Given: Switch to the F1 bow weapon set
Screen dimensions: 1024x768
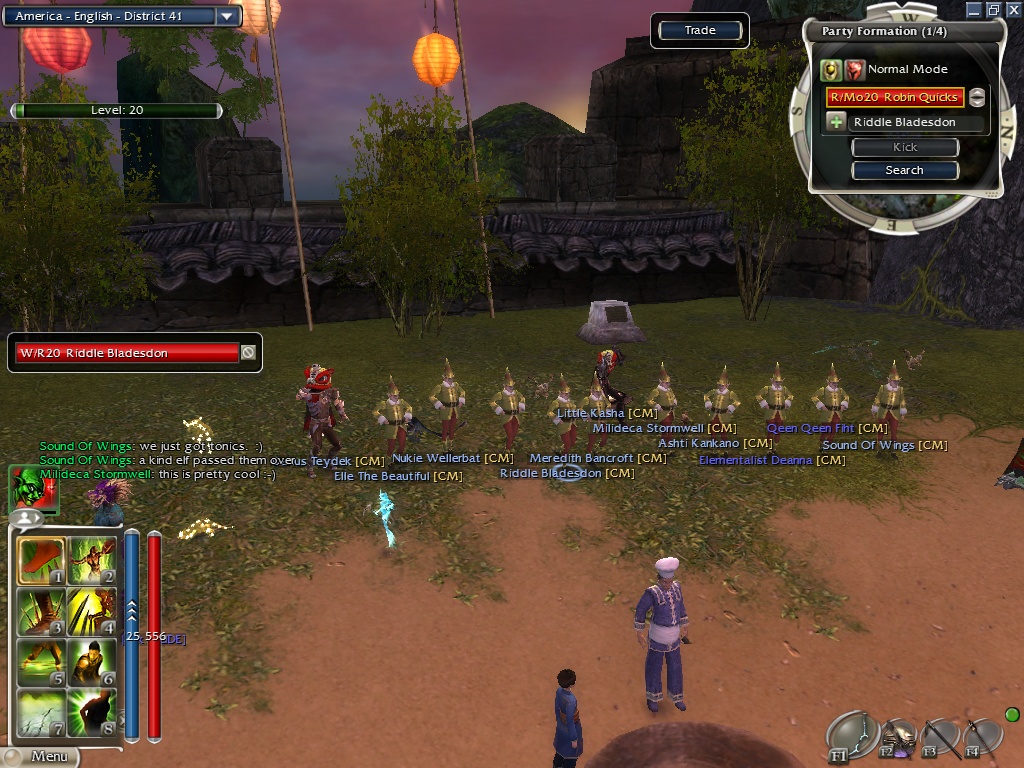Looking at the screenshot, I should coord(850,735).
